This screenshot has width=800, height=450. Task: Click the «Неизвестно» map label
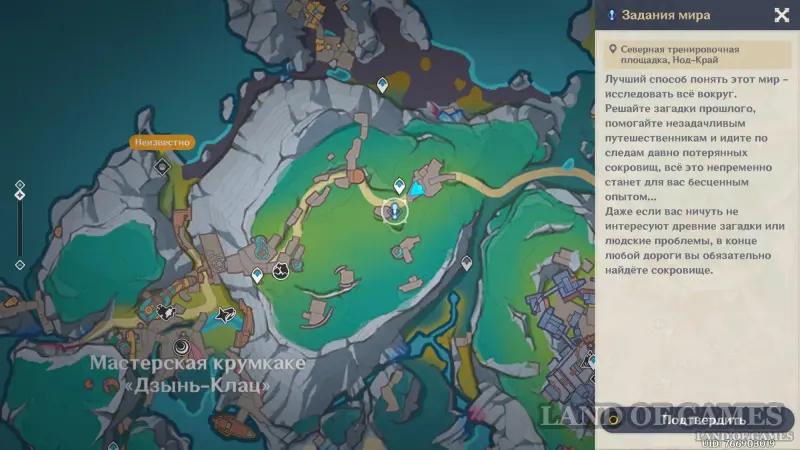click(x=161, y=143)
